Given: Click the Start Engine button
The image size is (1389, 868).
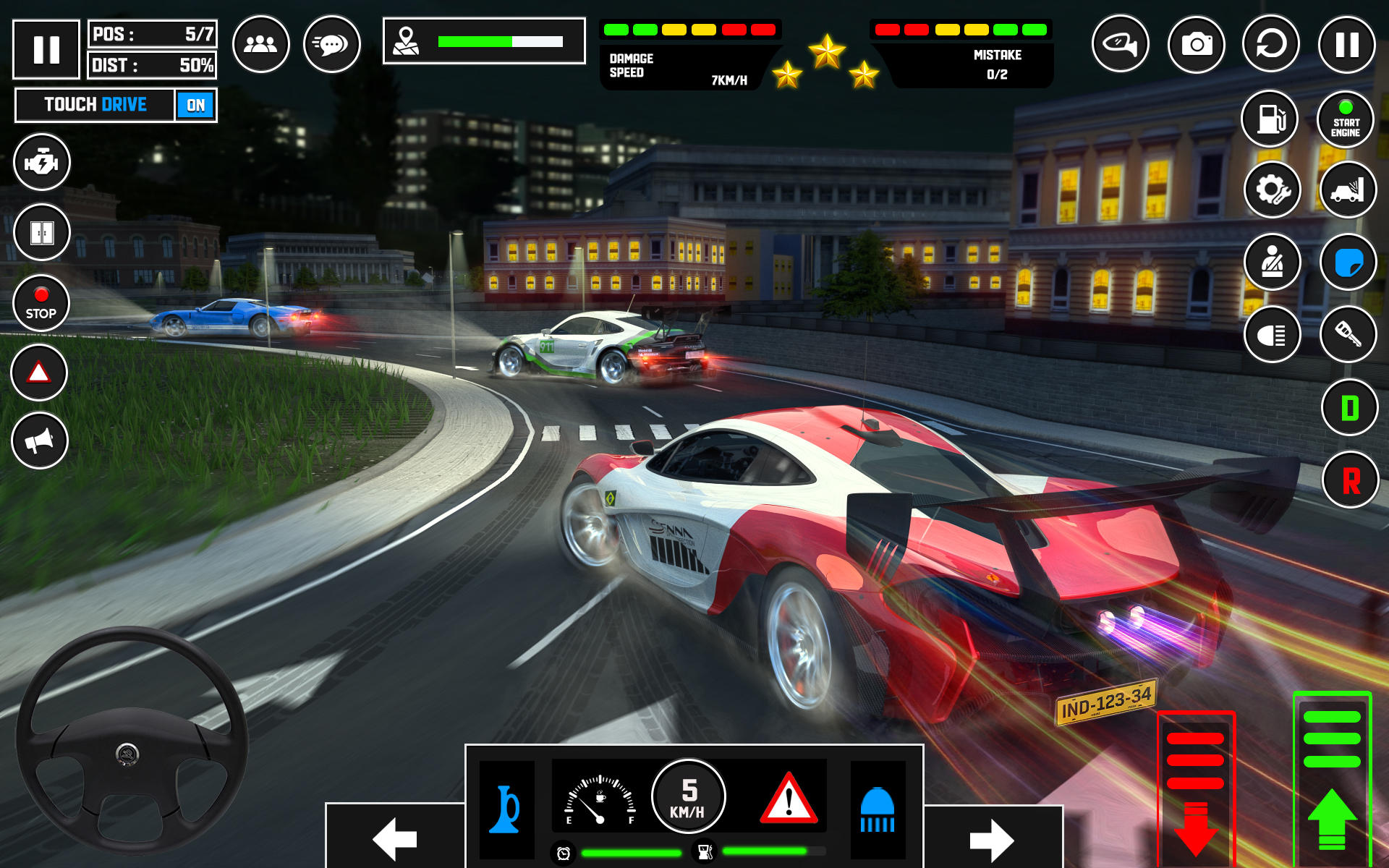Looking at the screenshot, I should click(x=1345, y=119).
